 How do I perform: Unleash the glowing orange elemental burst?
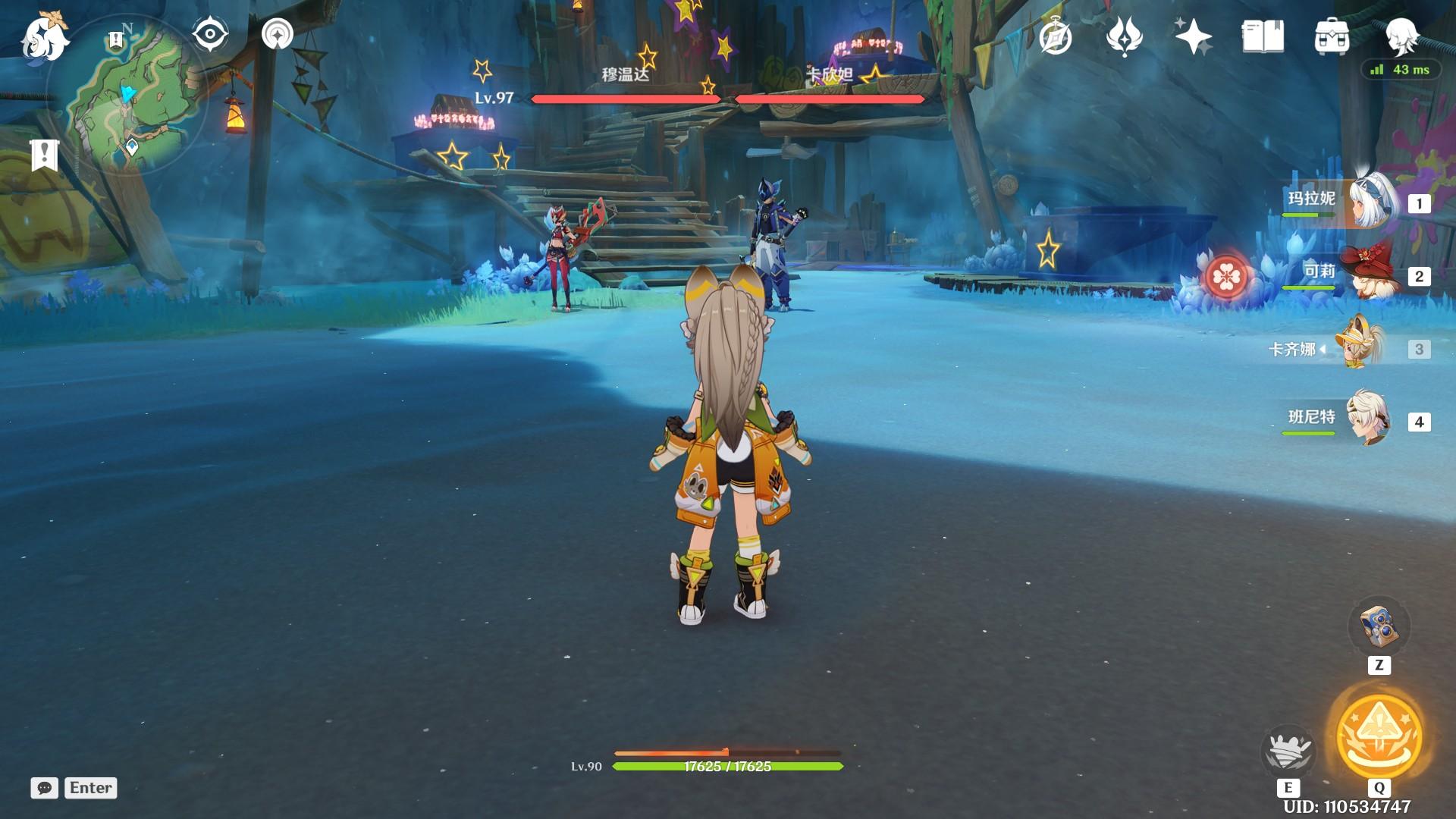coord(1379,734)
